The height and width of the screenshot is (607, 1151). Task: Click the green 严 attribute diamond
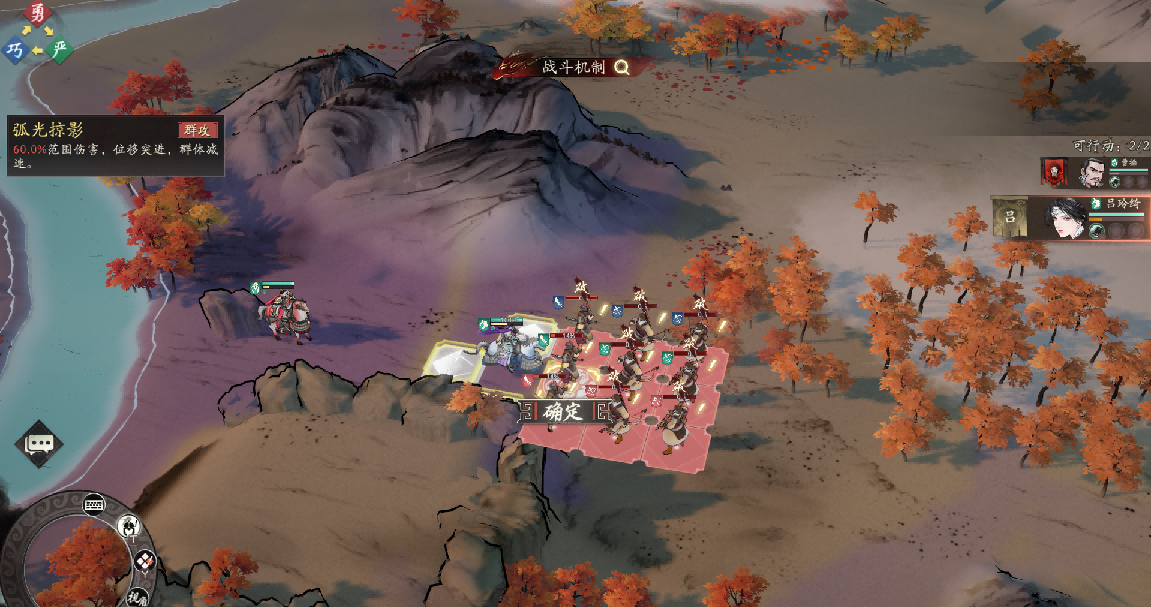[x=60, y=49]
